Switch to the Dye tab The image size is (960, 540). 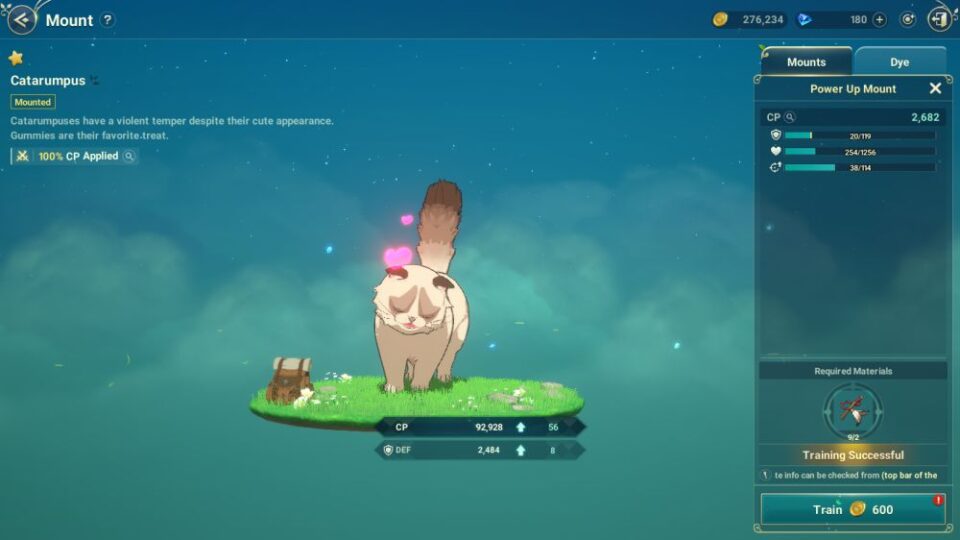click(899, 62)
